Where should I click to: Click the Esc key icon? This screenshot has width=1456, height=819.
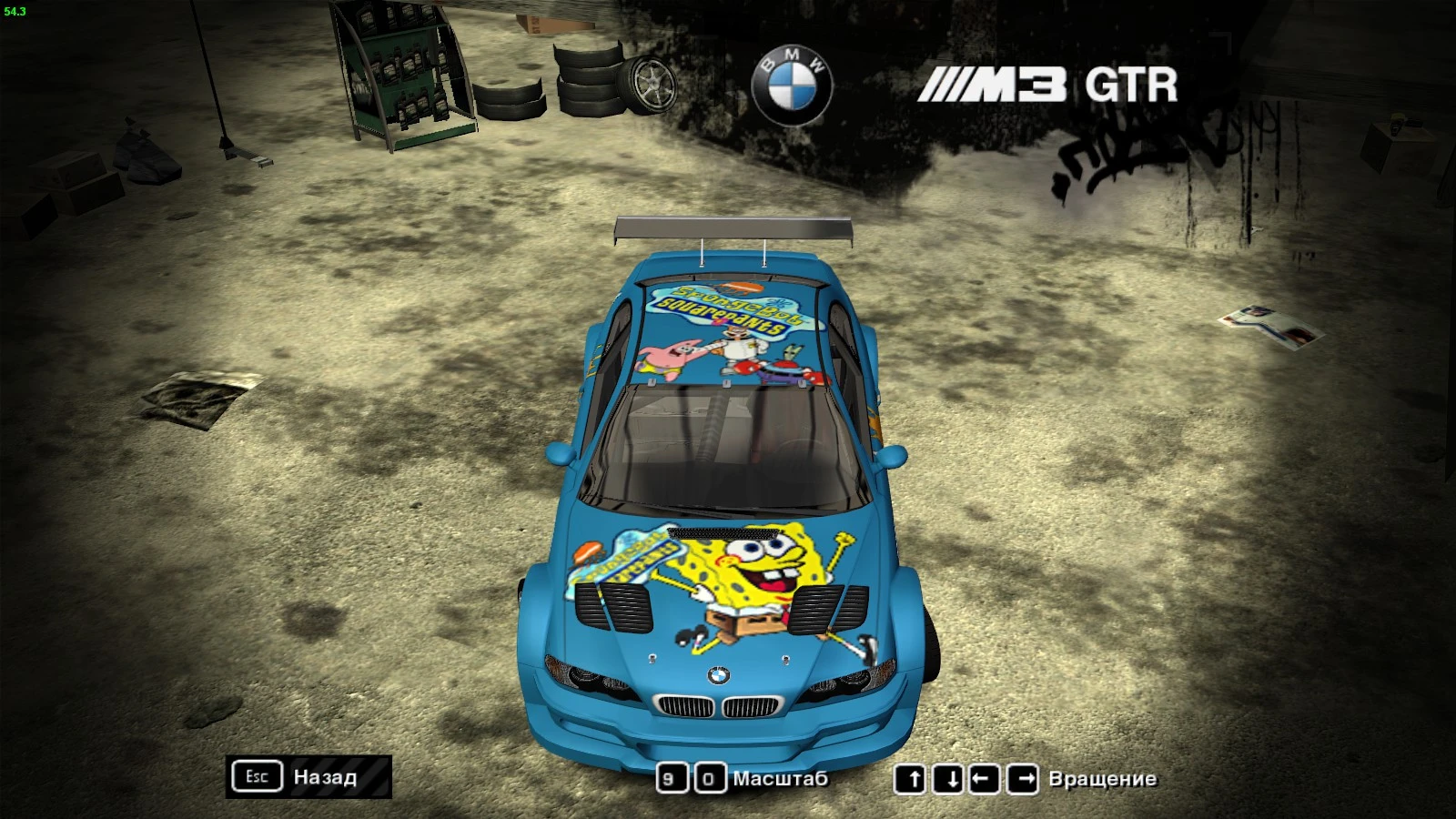258,777
